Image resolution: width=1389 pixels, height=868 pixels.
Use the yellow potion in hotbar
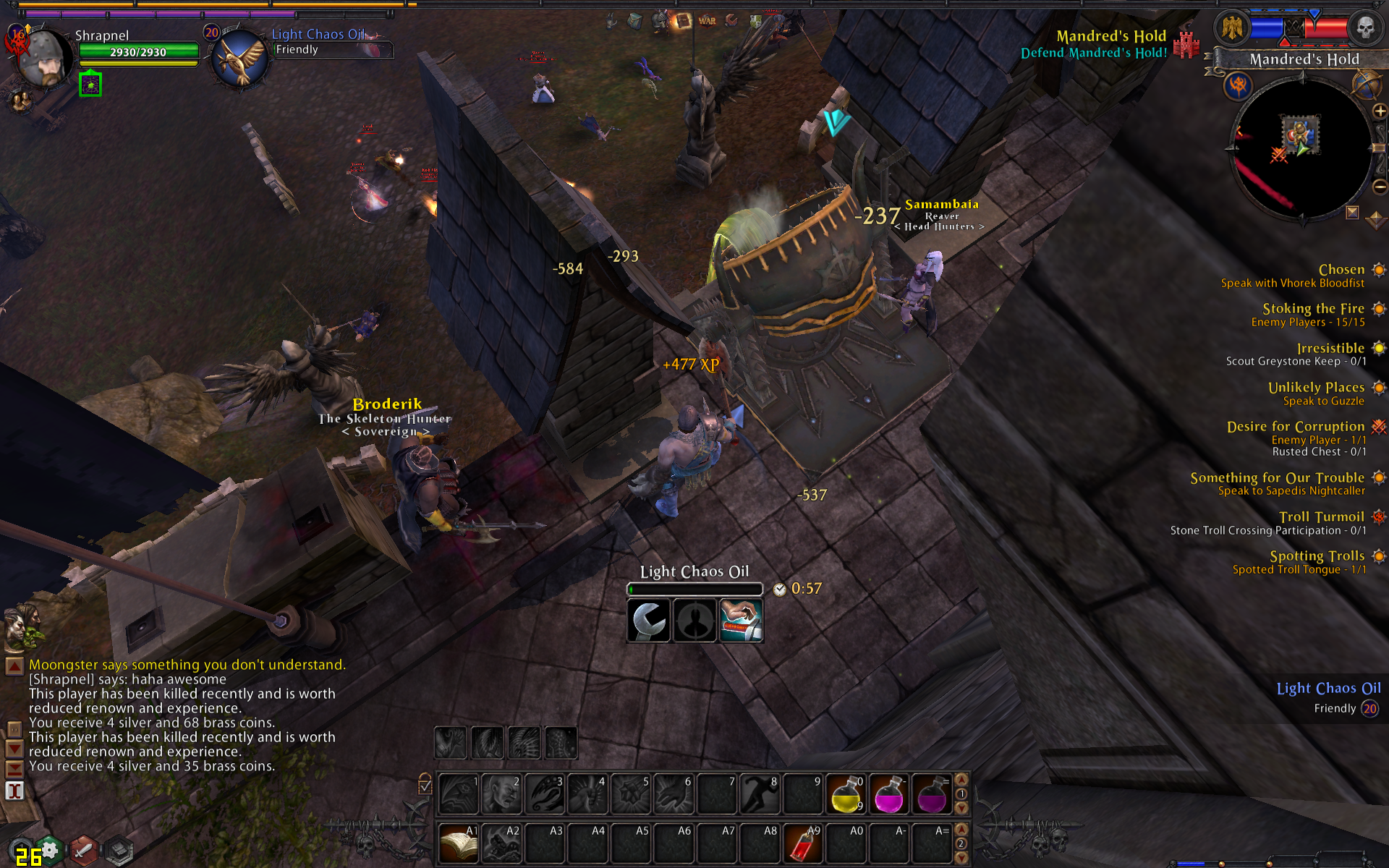click(846, 793)
